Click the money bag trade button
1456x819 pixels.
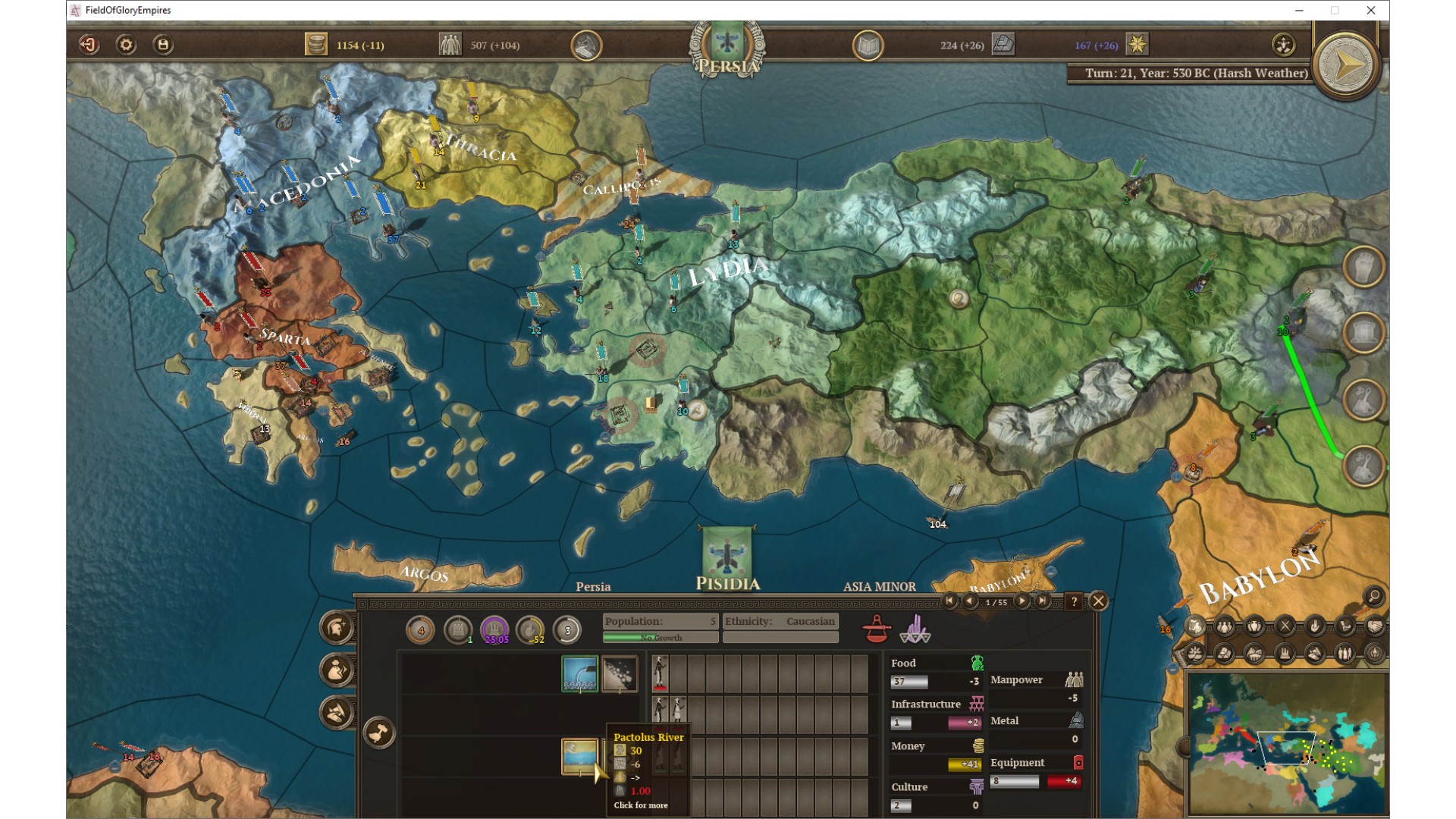(x=337, y=670)
